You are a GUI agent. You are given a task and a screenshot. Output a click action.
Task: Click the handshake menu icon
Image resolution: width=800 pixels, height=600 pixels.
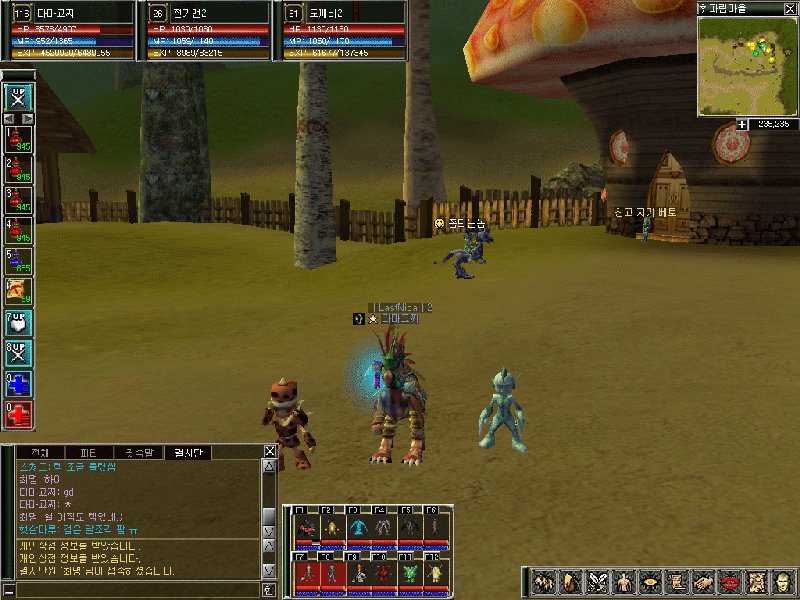(x=704, y=581)
